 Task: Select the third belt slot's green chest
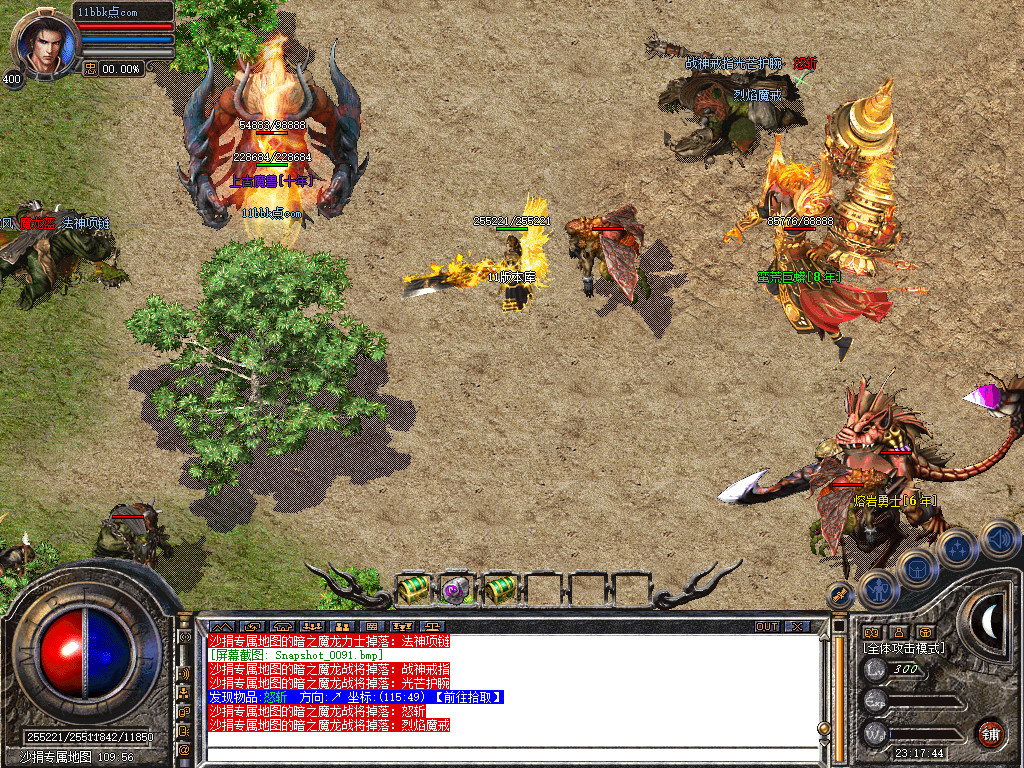(499, 589)
